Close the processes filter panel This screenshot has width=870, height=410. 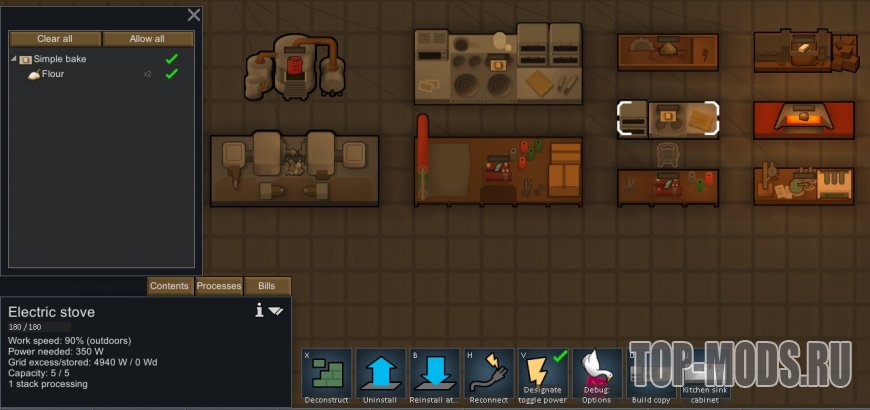click(194, 15)
